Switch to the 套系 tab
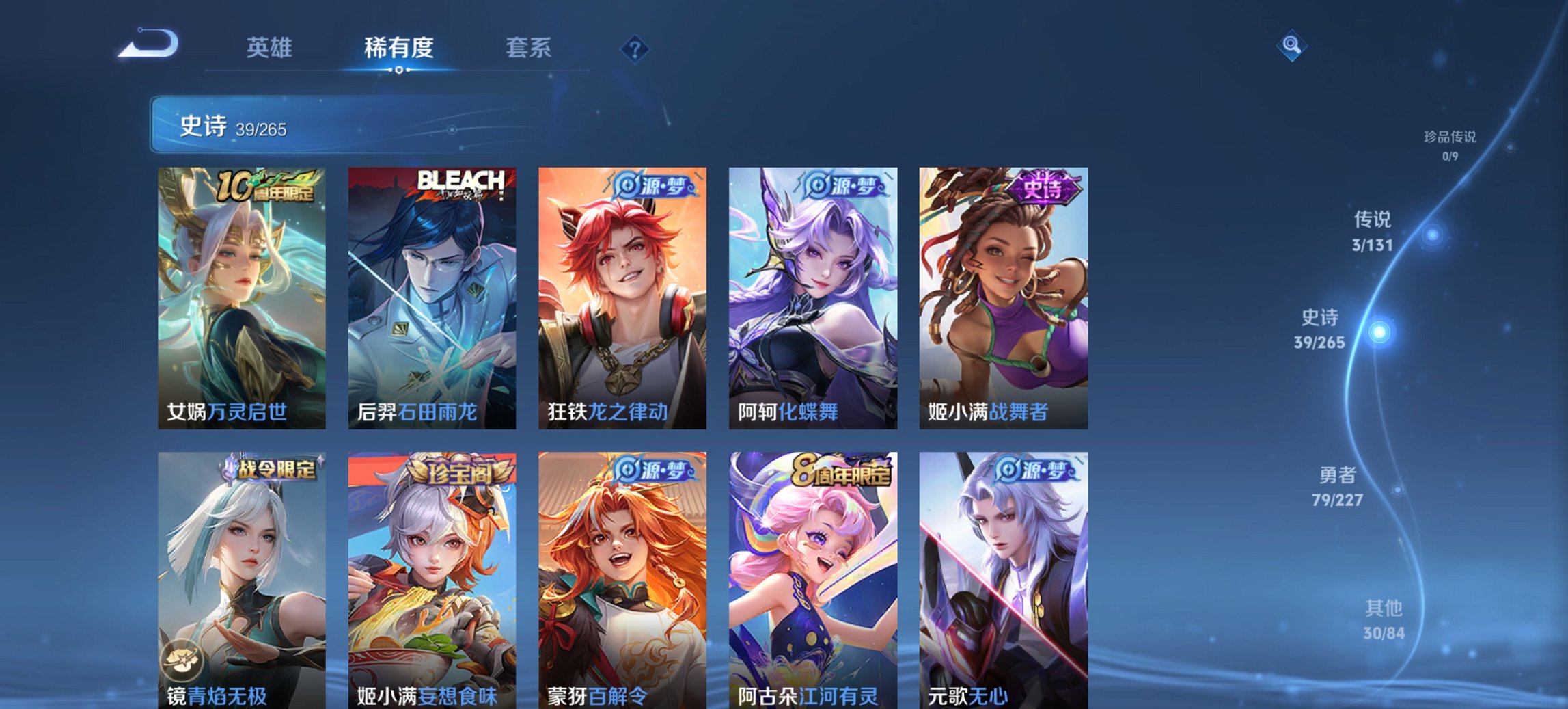The image size is (1568, 709). 528,49
